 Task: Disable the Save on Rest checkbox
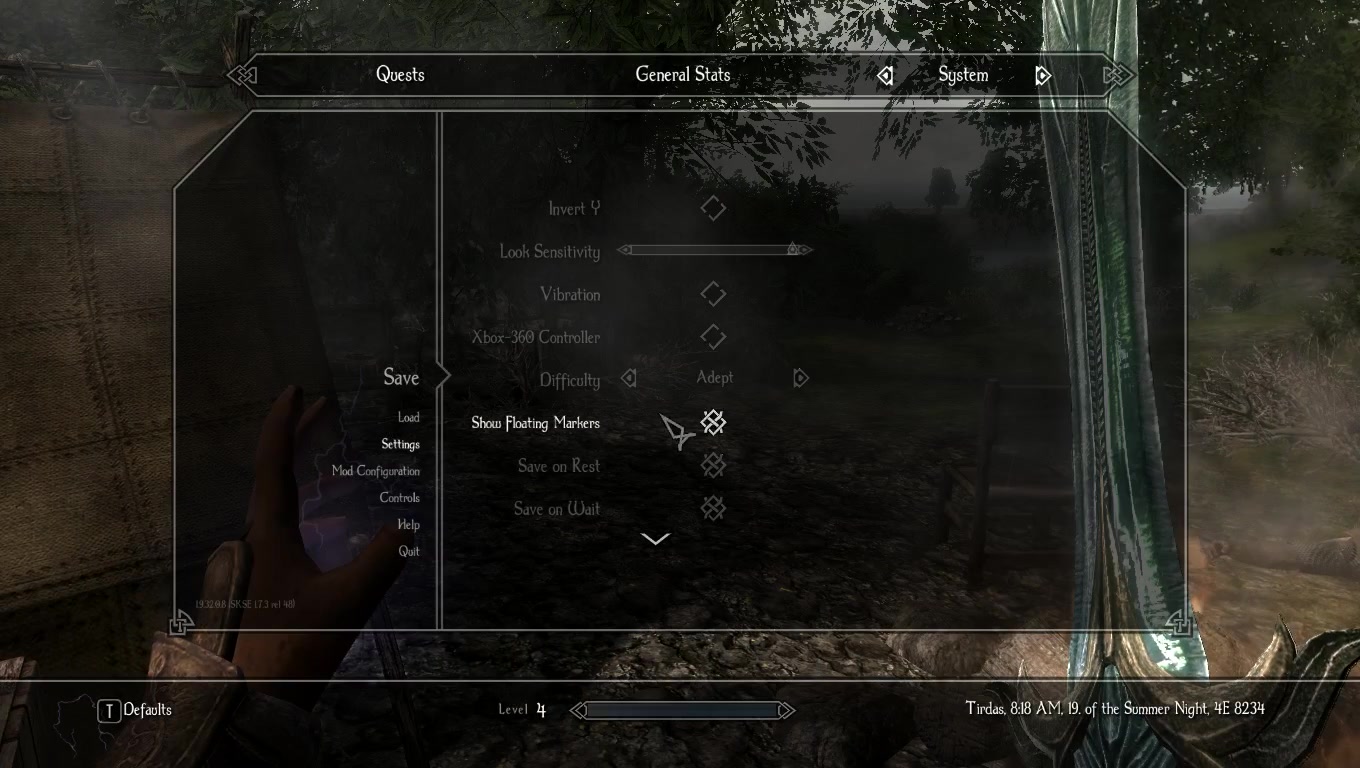click(713, 466)
